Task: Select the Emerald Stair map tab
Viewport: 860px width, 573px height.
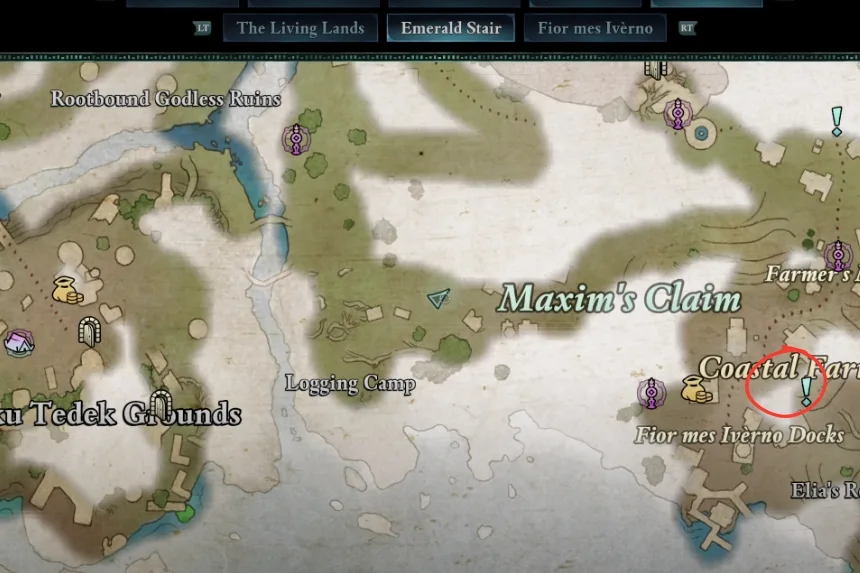Action: pos(451,28)
